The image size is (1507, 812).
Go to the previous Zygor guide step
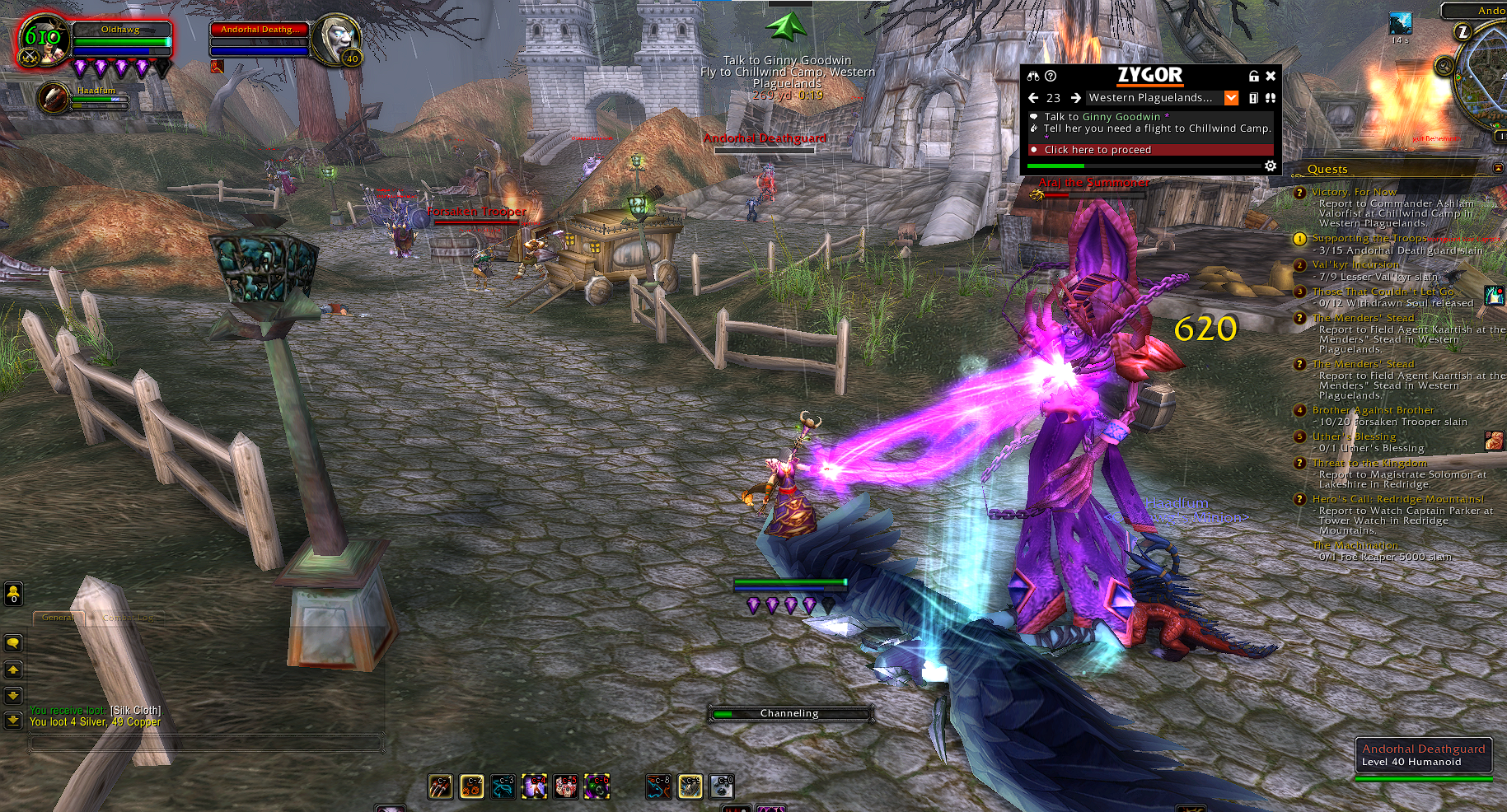pyautogui.click(x=1033, y=98)
